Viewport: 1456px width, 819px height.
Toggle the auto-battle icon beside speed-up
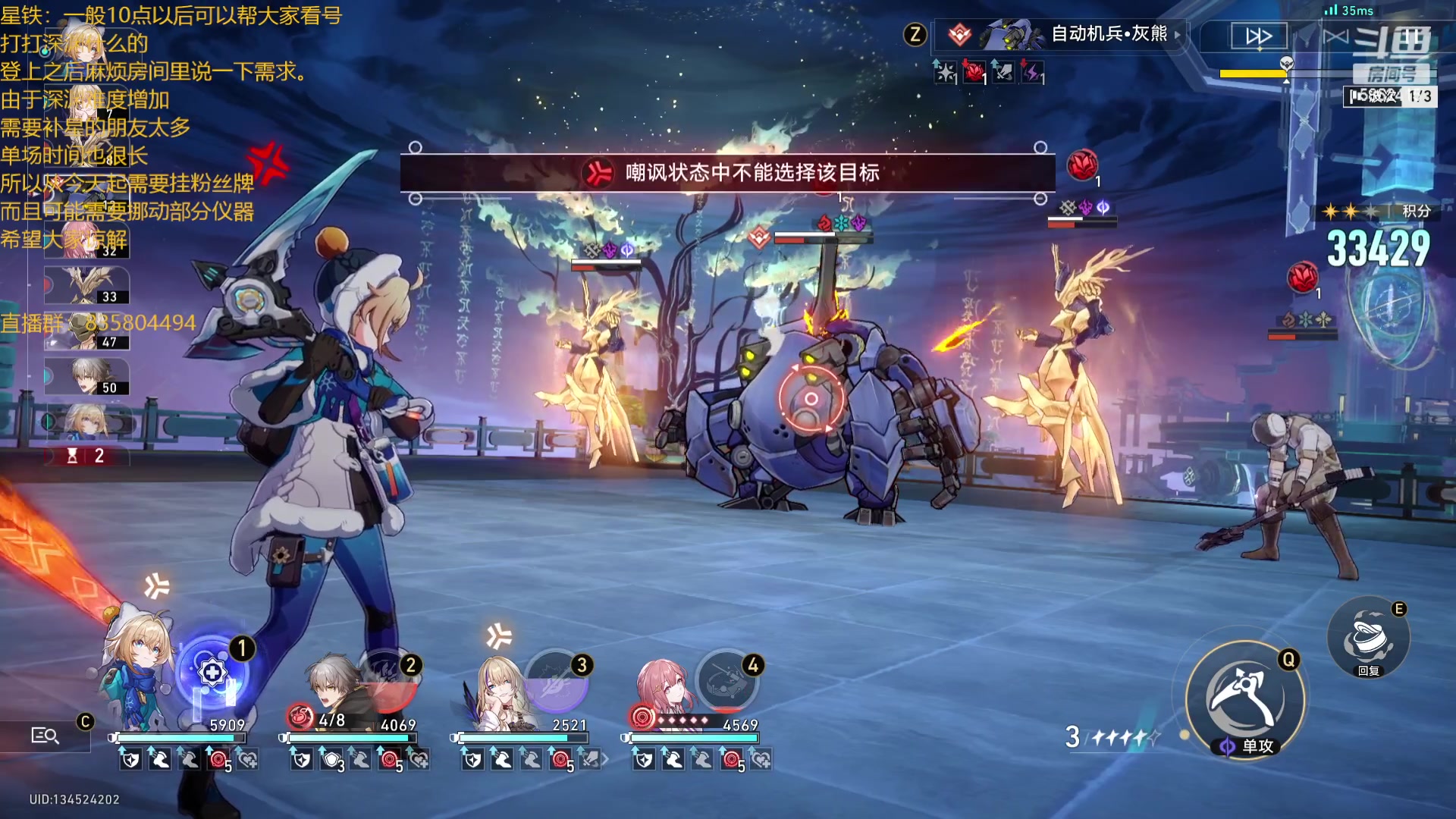coord(1335,36)
